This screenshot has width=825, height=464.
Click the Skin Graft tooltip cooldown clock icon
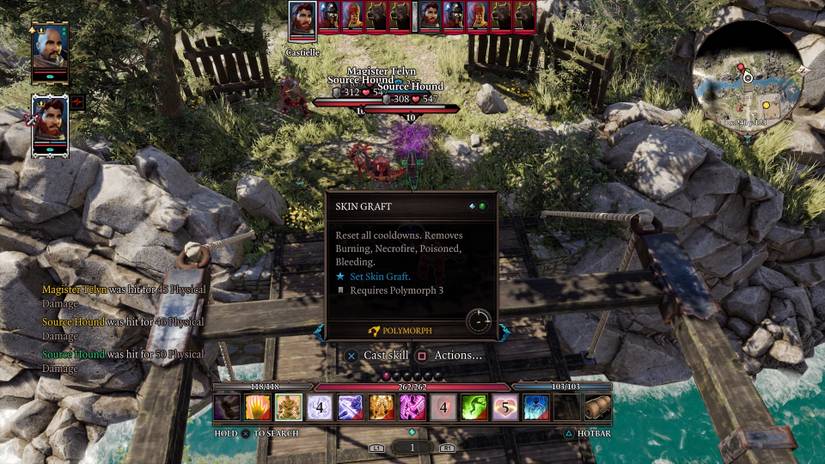[478, 320]
